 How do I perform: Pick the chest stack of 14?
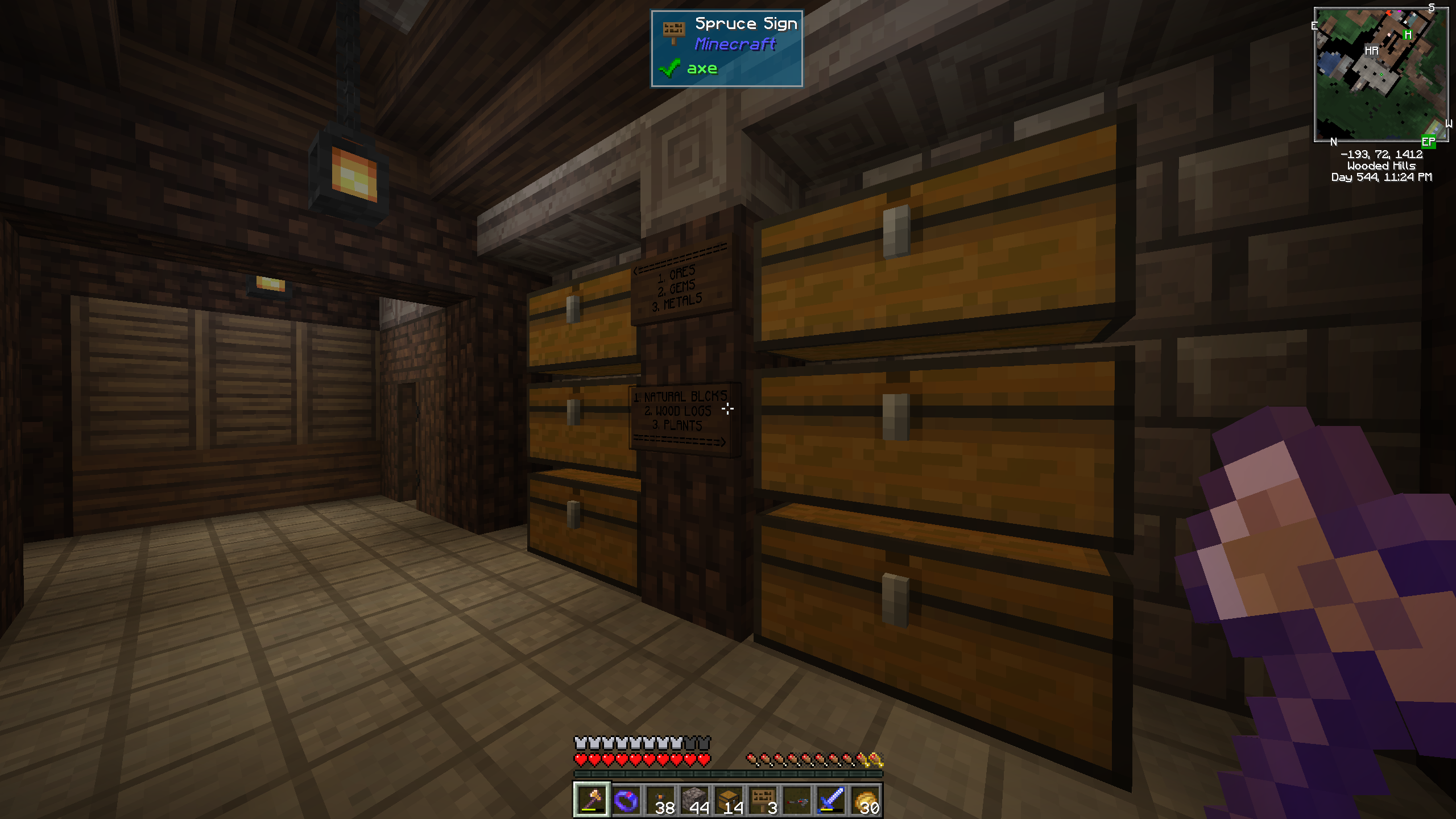(x=729, y=800)
